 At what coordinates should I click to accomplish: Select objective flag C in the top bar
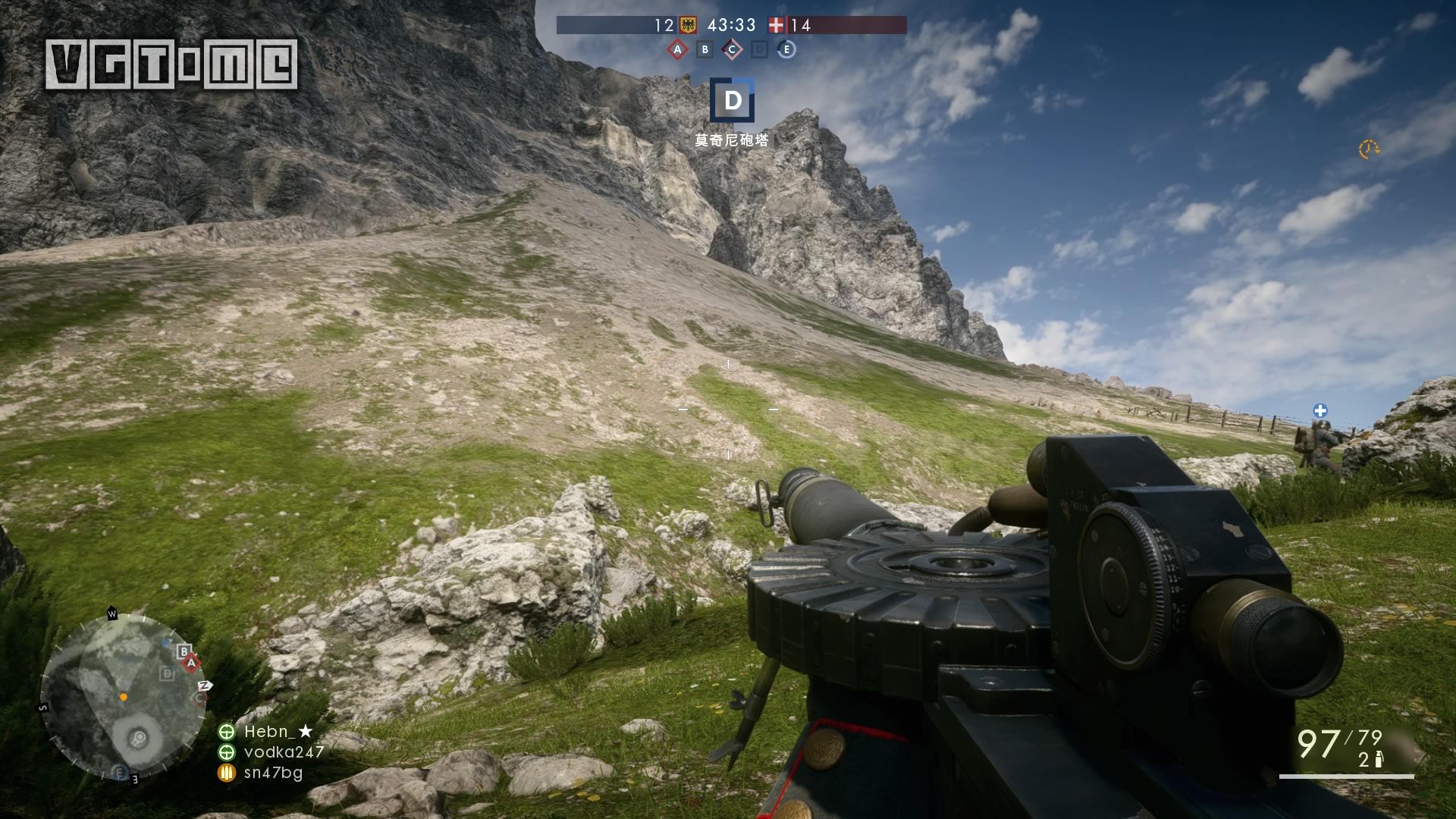click(x=732, y=50)
